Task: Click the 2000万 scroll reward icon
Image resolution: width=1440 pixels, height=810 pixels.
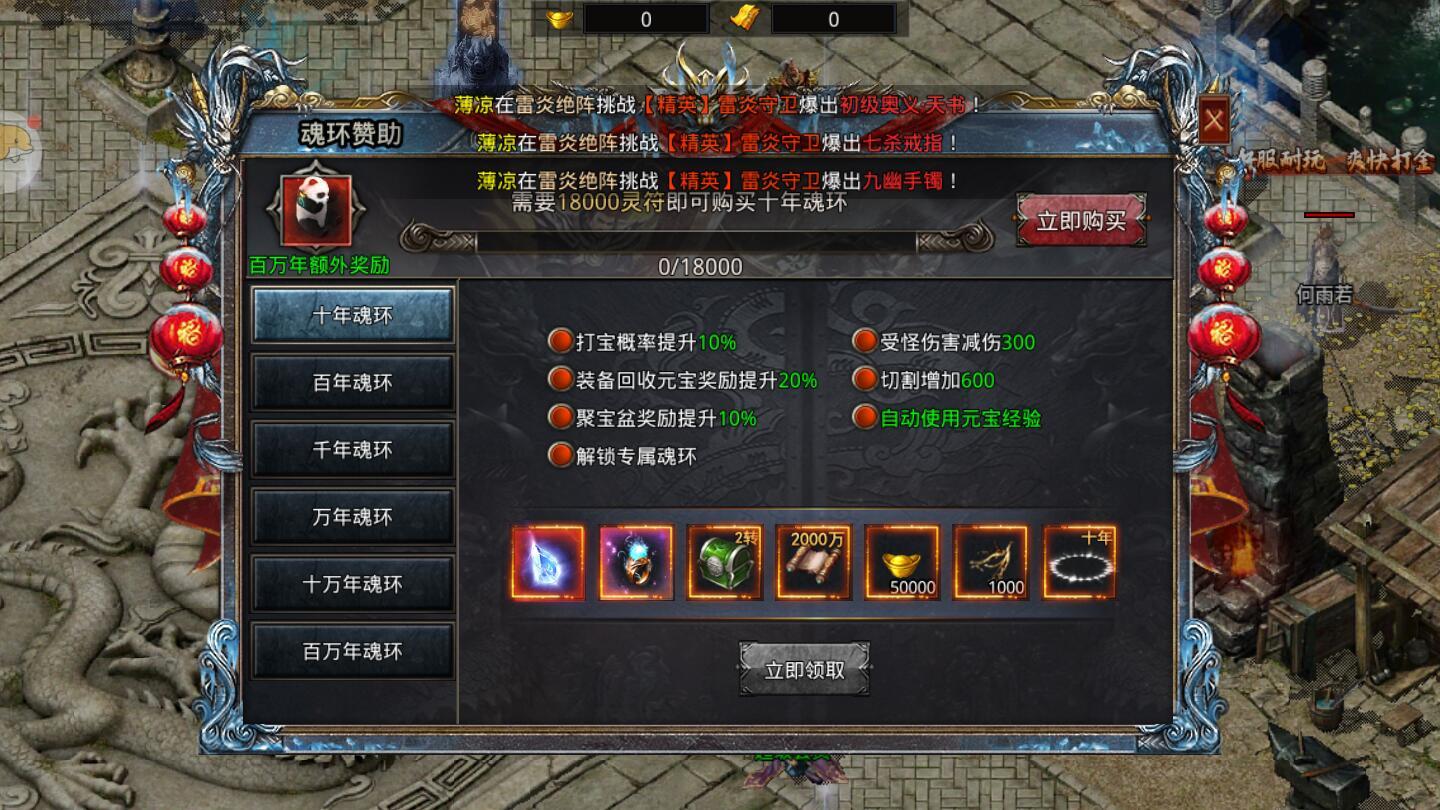Action: click(x=813, y=563)
